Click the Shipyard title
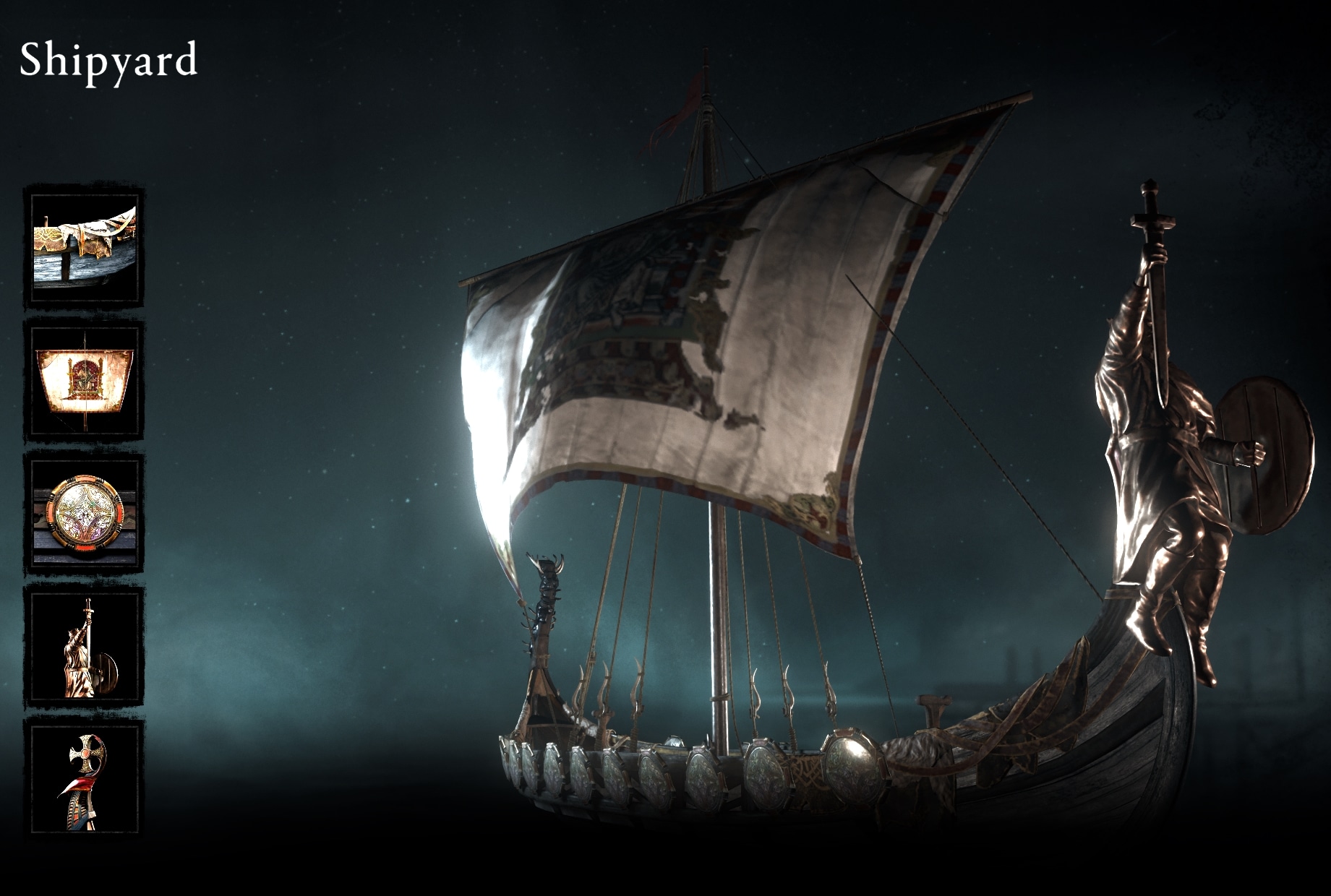 [108, 61]
